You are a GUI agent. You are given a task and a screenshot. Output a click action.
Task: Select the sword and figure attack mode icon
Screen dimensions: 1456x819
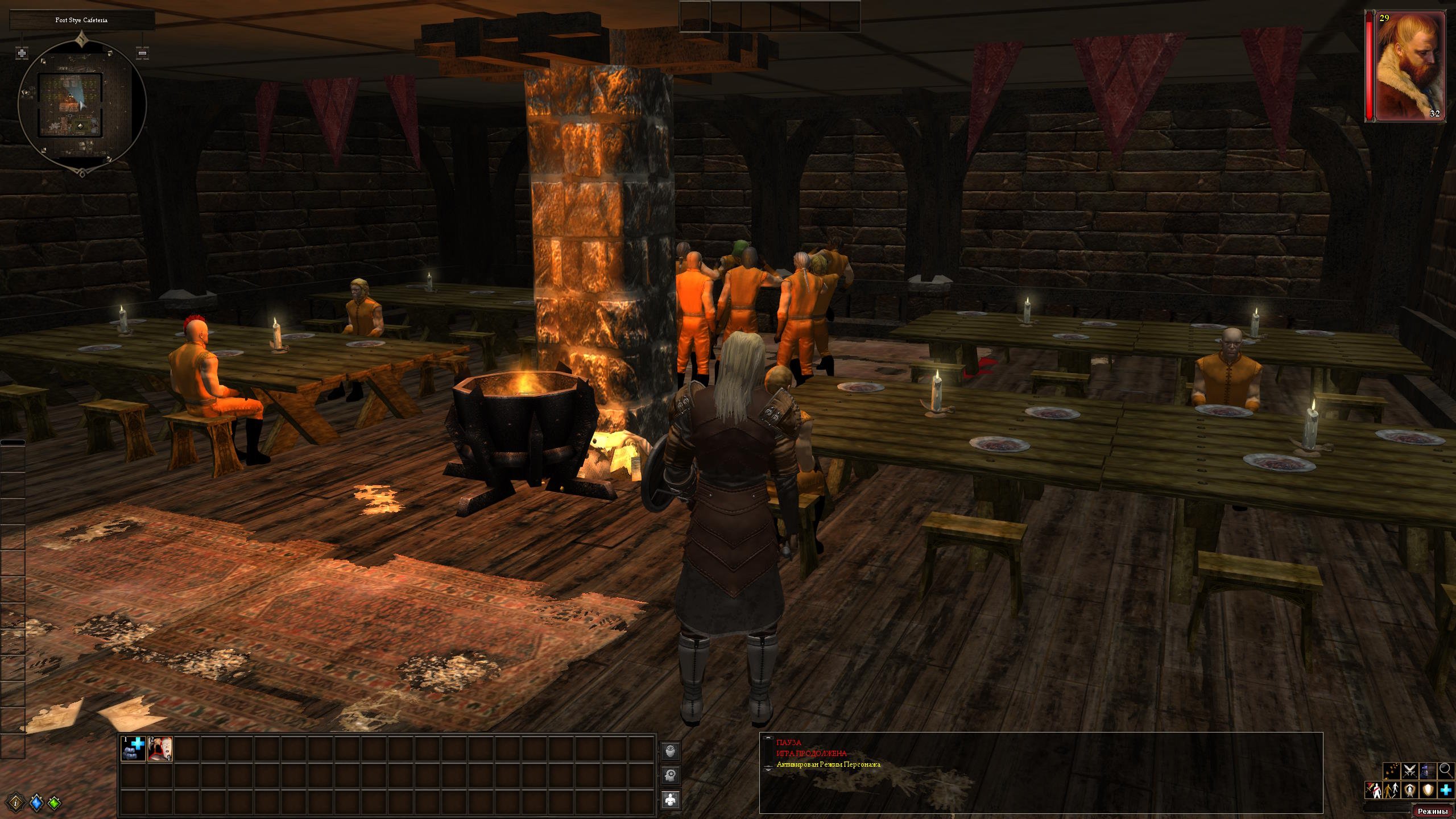coord(1373,790)
